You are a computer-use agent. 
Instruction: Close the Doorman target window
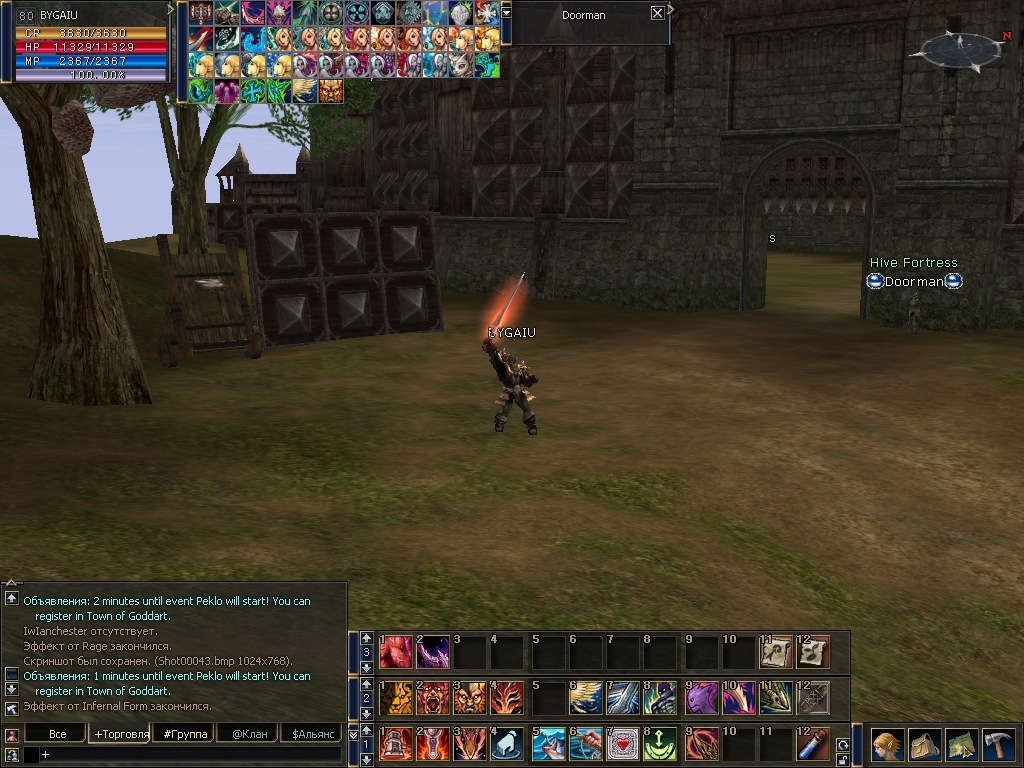(657, 14)
